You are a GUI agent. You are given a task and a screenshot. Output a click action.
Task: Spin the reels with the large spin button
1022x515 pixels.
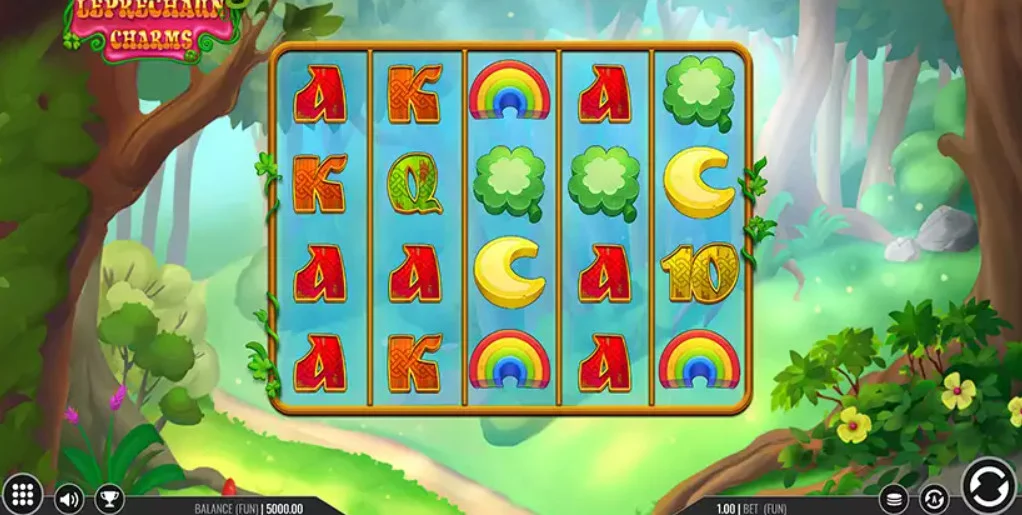click(988, 486)
